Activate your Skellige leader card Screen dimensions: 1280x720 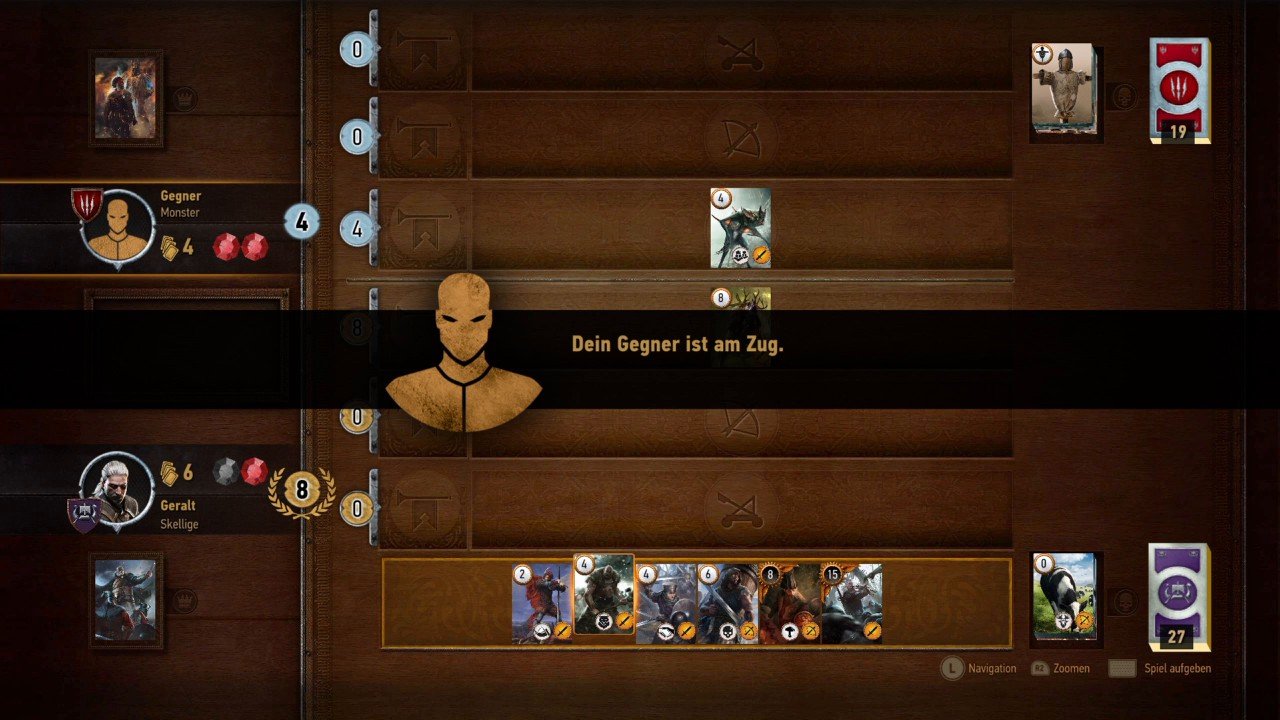[126, 601]
